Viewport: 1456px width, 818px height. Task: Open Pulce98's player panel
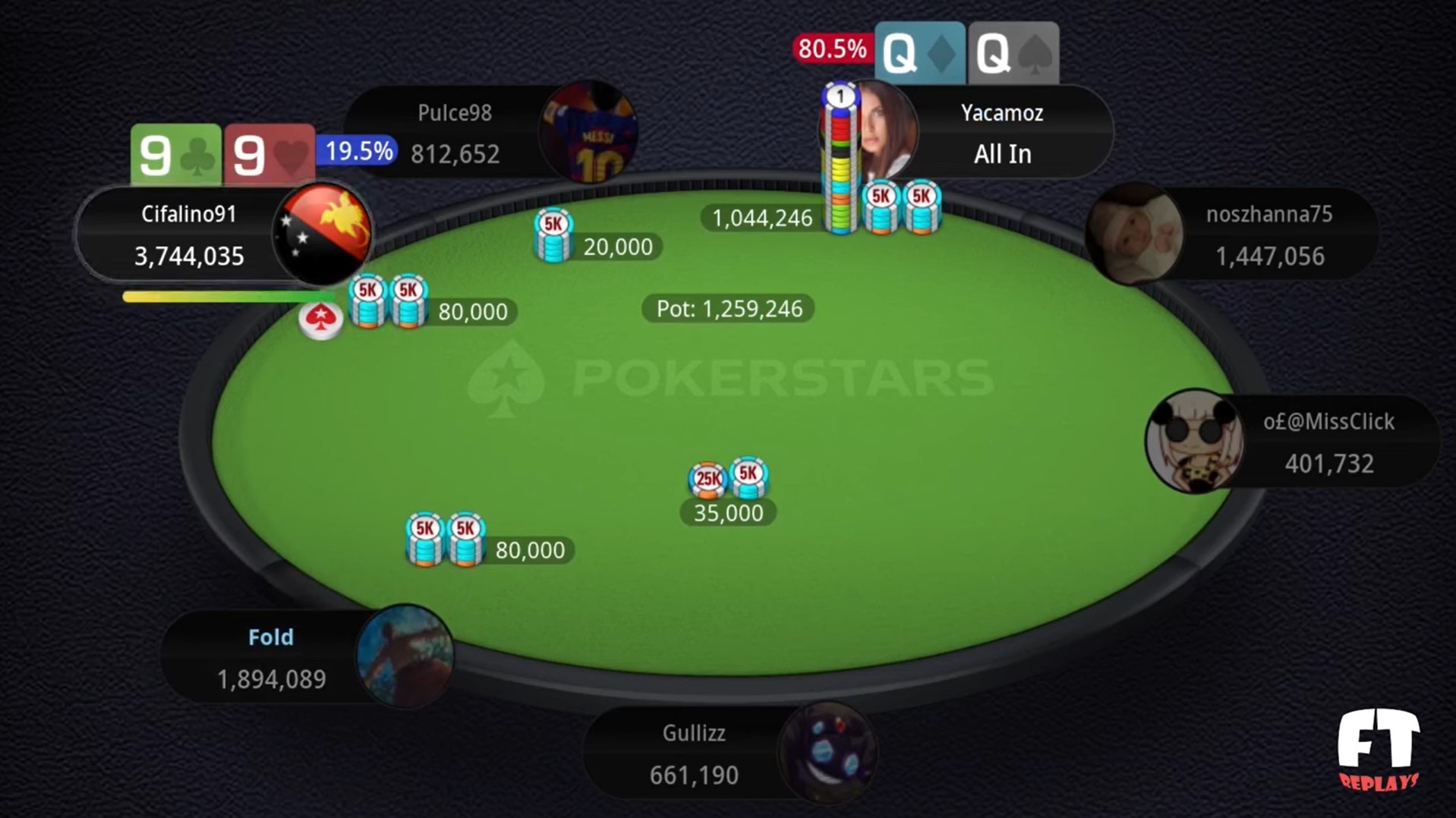coord(454,134)
